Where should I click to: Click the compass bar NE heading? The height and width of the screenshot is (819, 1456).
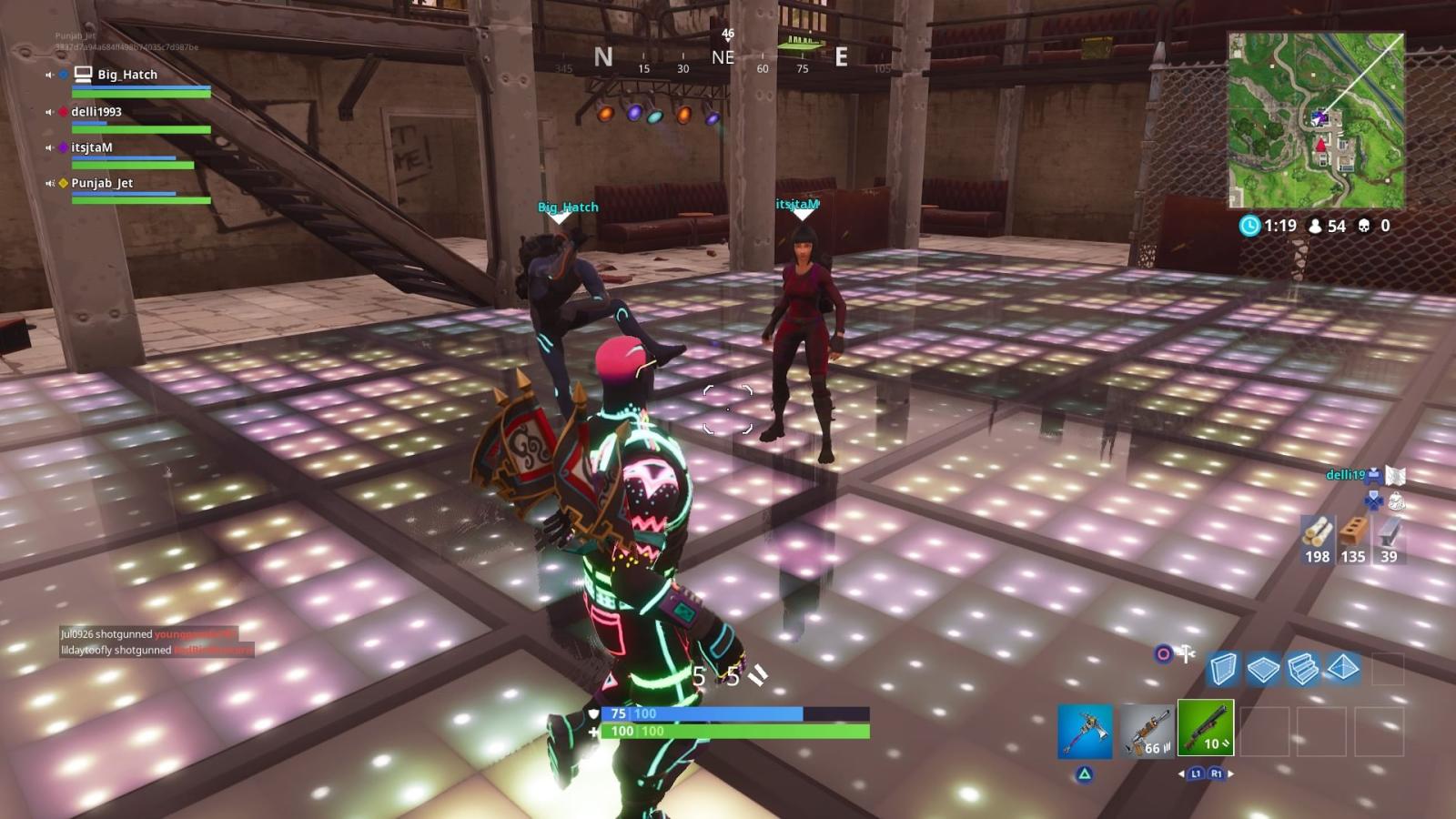[723, 58]
